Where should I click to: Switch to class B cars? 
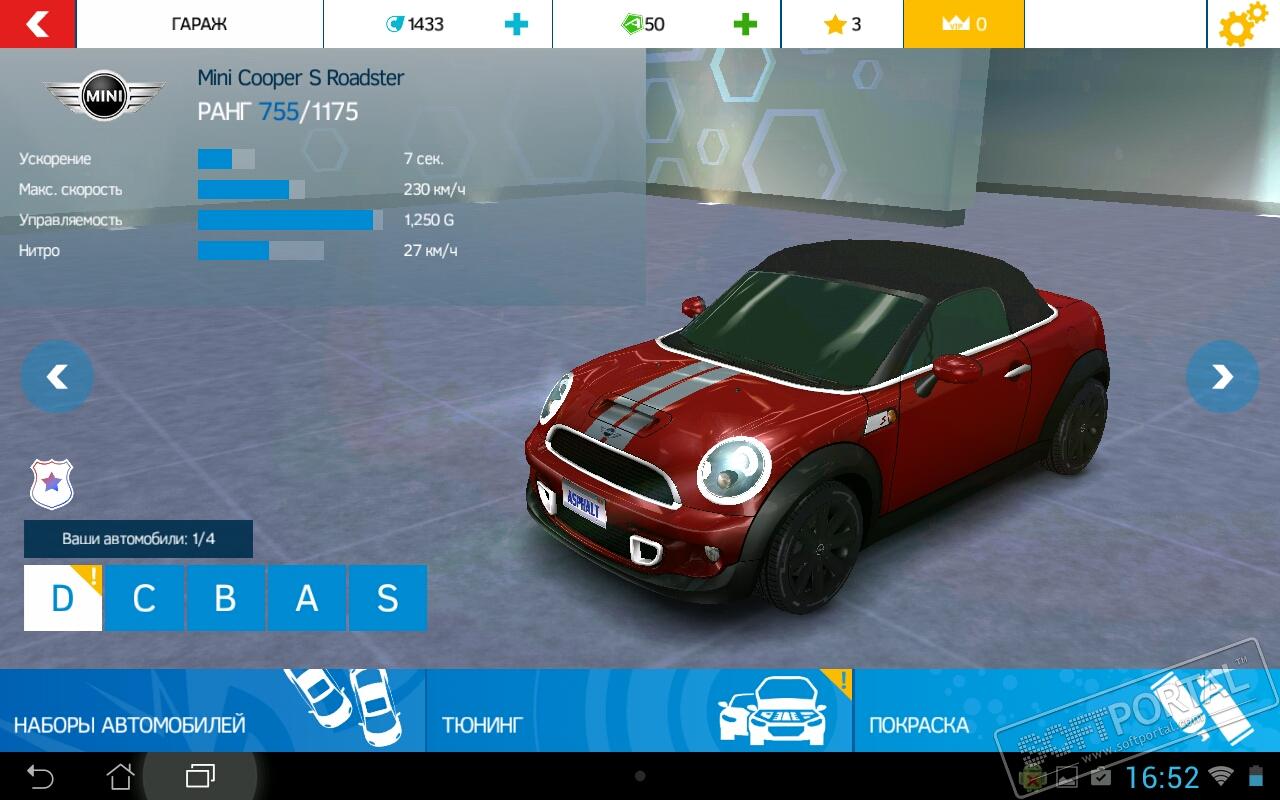pos(225,598)
